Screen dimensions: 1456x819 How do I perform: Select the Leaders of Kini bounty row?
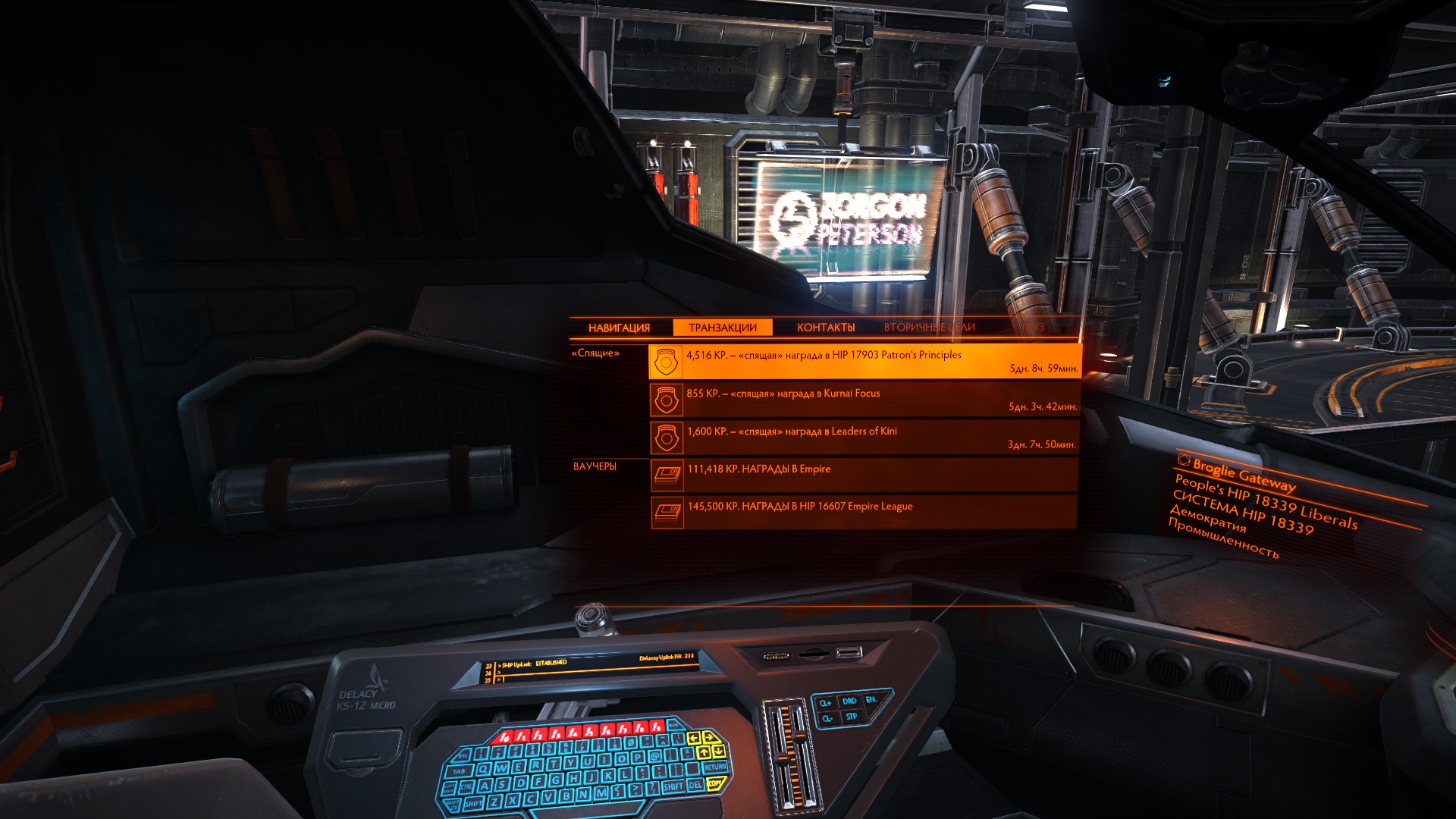click(x=864, y=438)
